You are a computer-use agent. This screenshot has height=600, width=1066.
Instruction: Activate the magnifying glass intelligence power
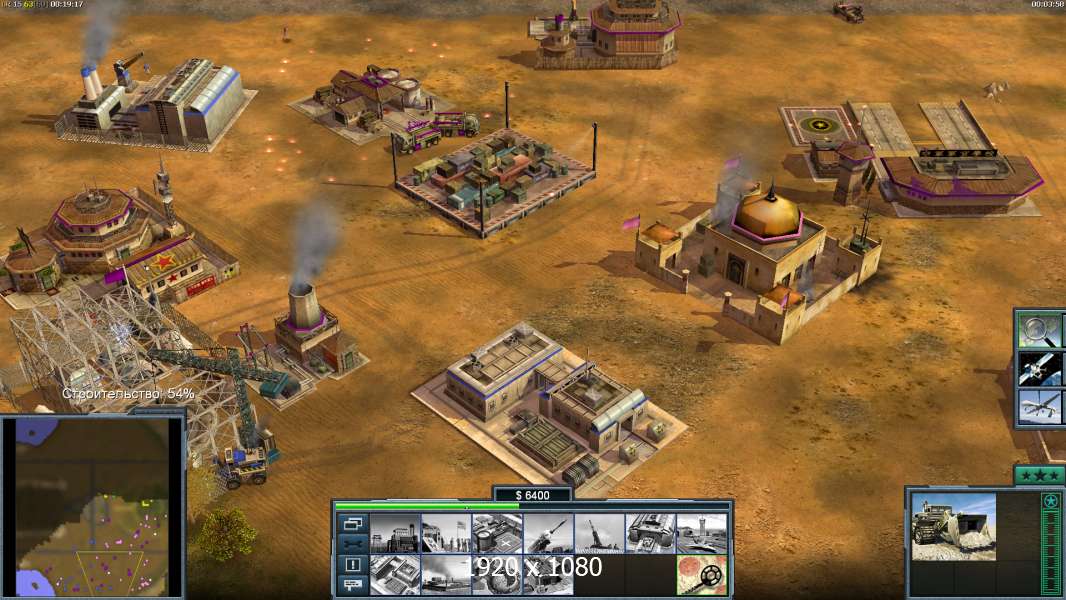[1038, 330]
